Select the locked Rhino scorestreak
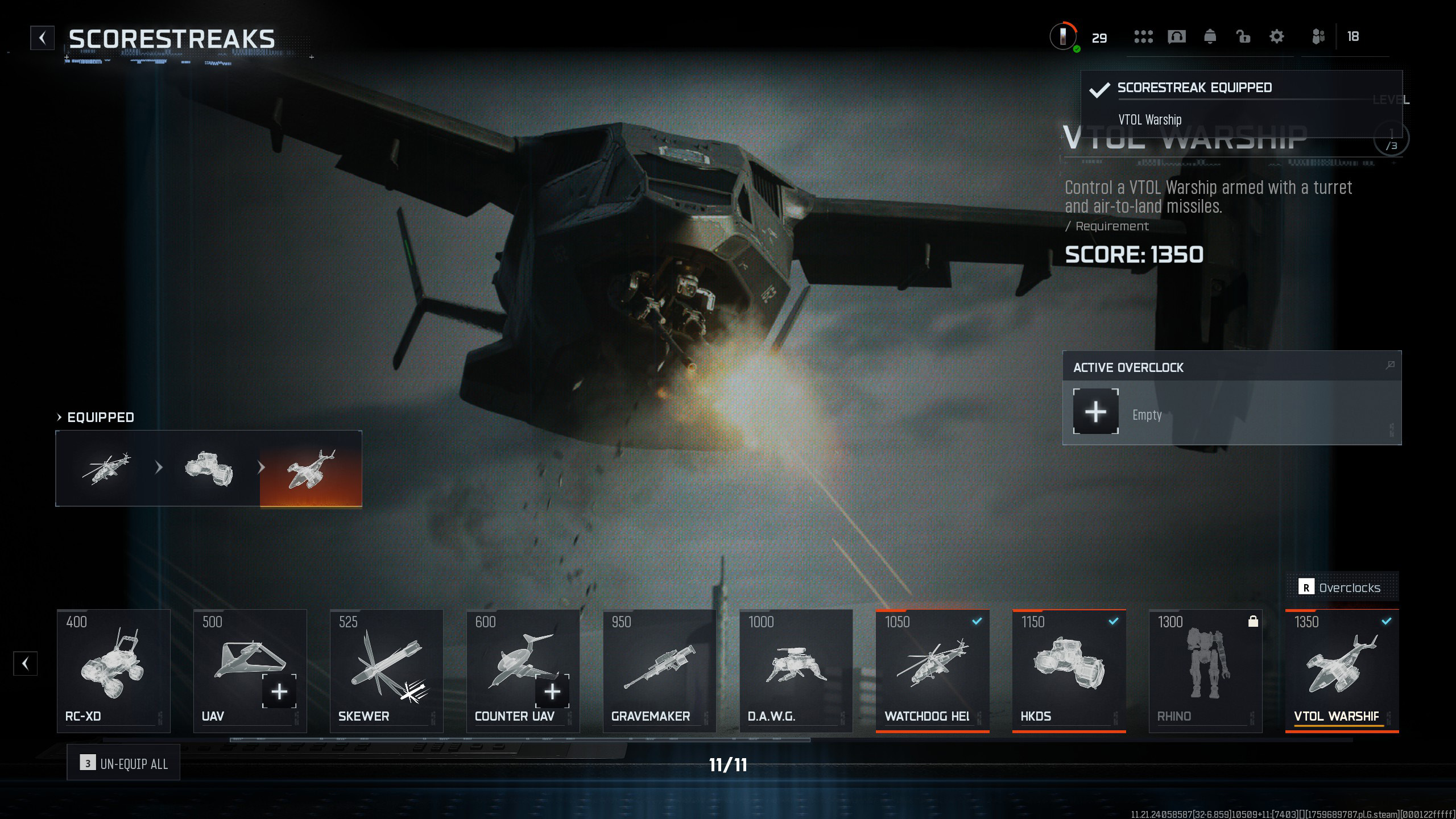The image size is (1456, 819). [1206, 671]
